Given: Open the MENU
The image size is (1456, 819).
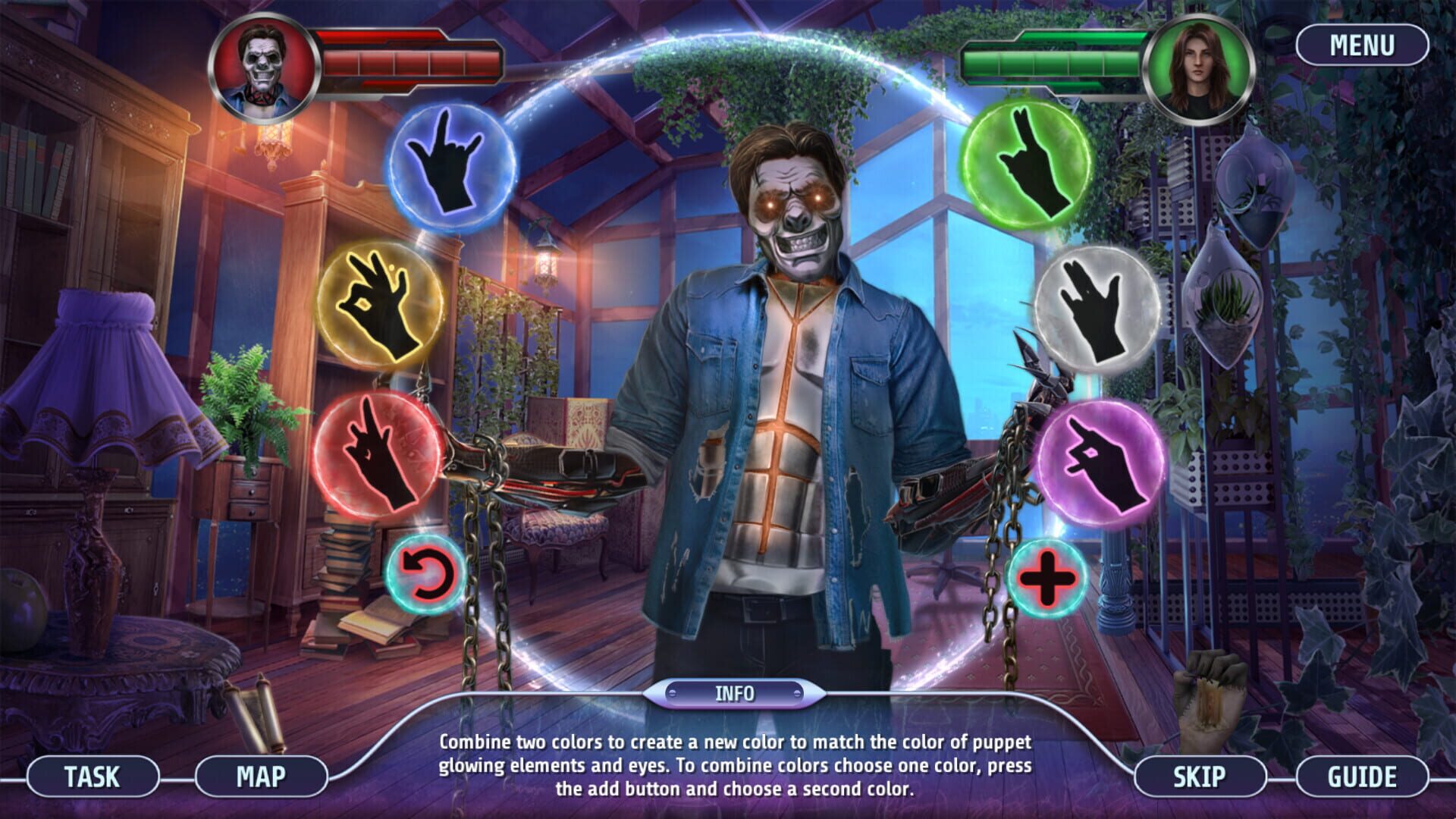Looking at the screenshot, I should (1363, 45).
